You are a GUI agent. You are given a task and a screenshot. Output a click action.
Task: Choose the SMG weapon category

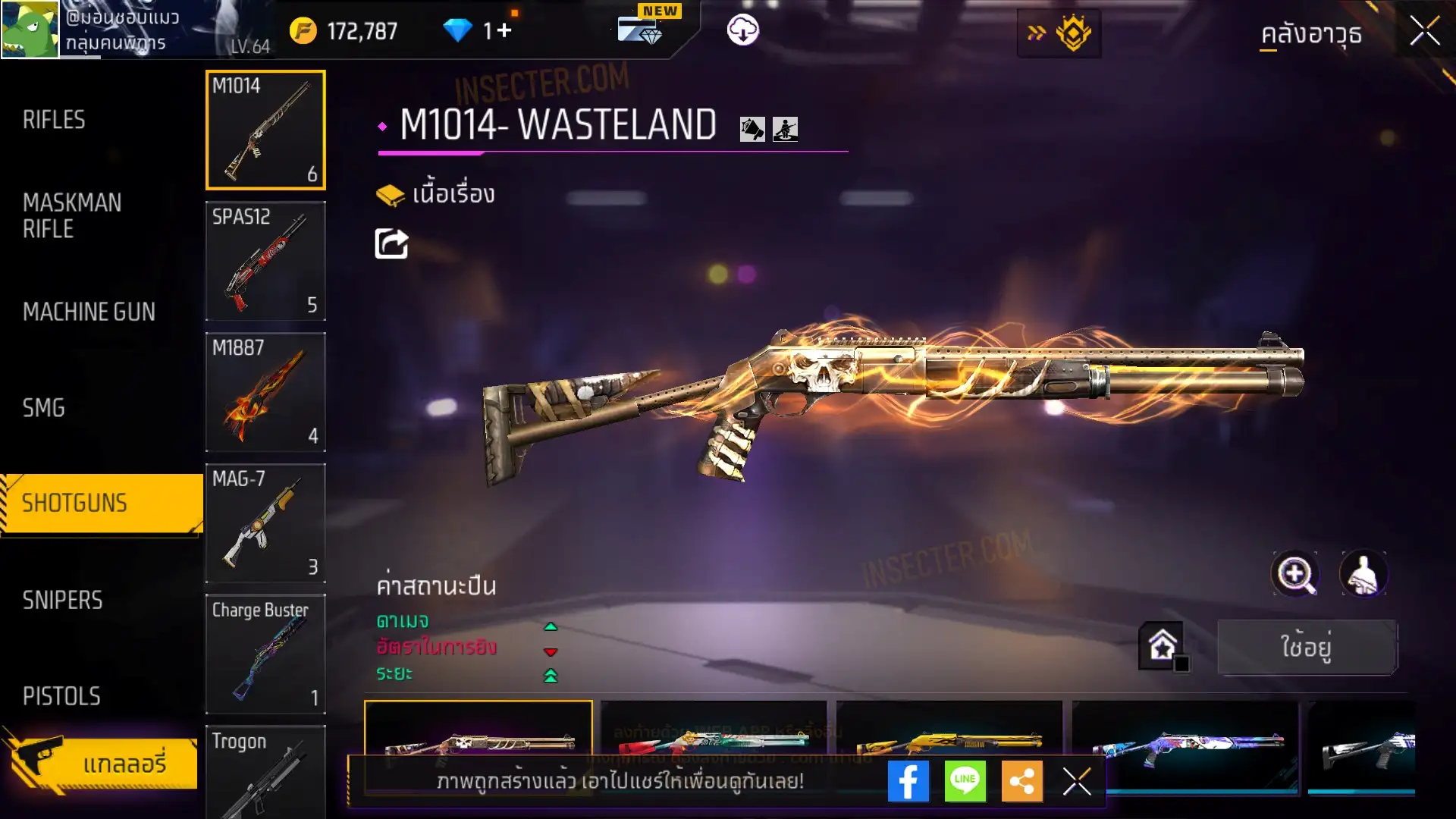(x=44, y=408)
